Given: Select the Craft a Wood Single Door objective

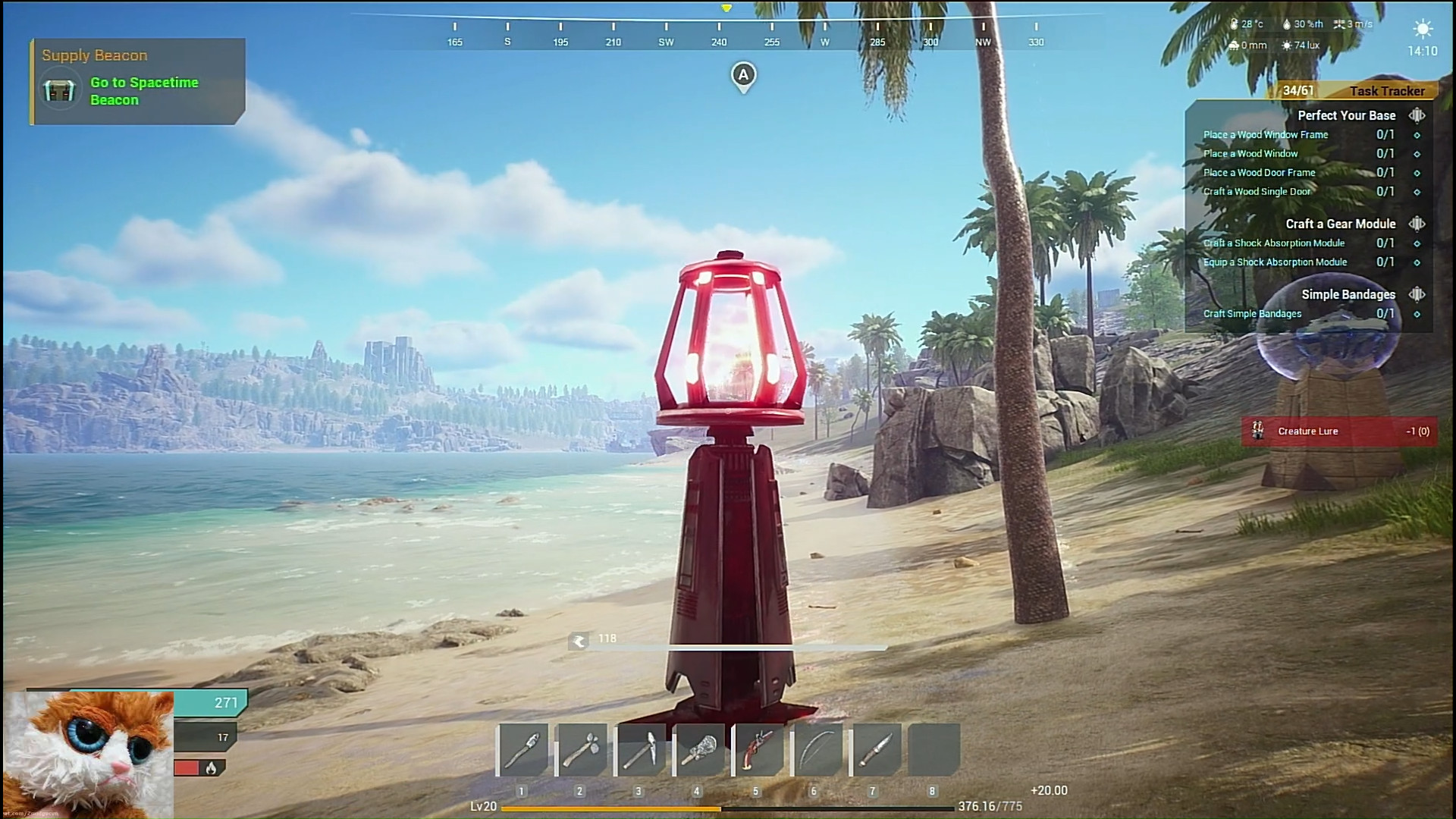Looking at the screenshot, I should pyautogui.click(x=1257, y=192).
